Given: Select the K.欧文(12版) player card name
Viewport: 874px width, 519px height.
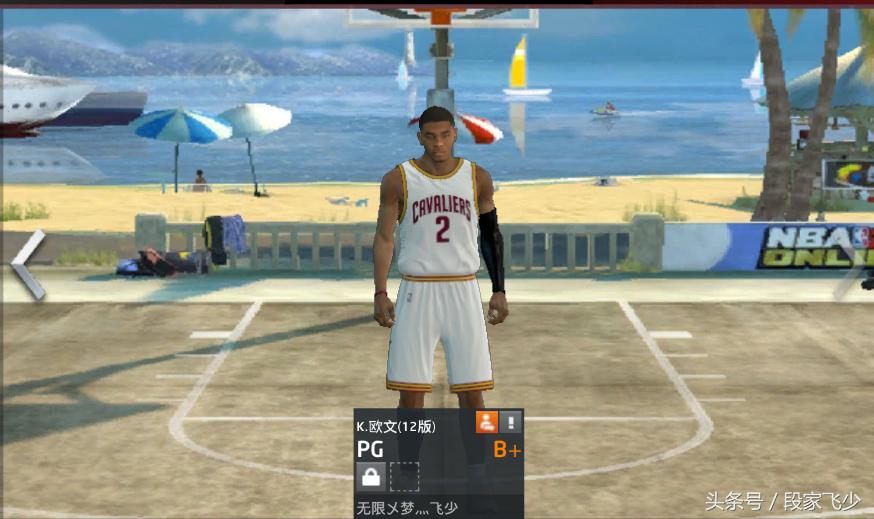Looking at the screenshot, I should pyautogui.click(x=396, y=426).
